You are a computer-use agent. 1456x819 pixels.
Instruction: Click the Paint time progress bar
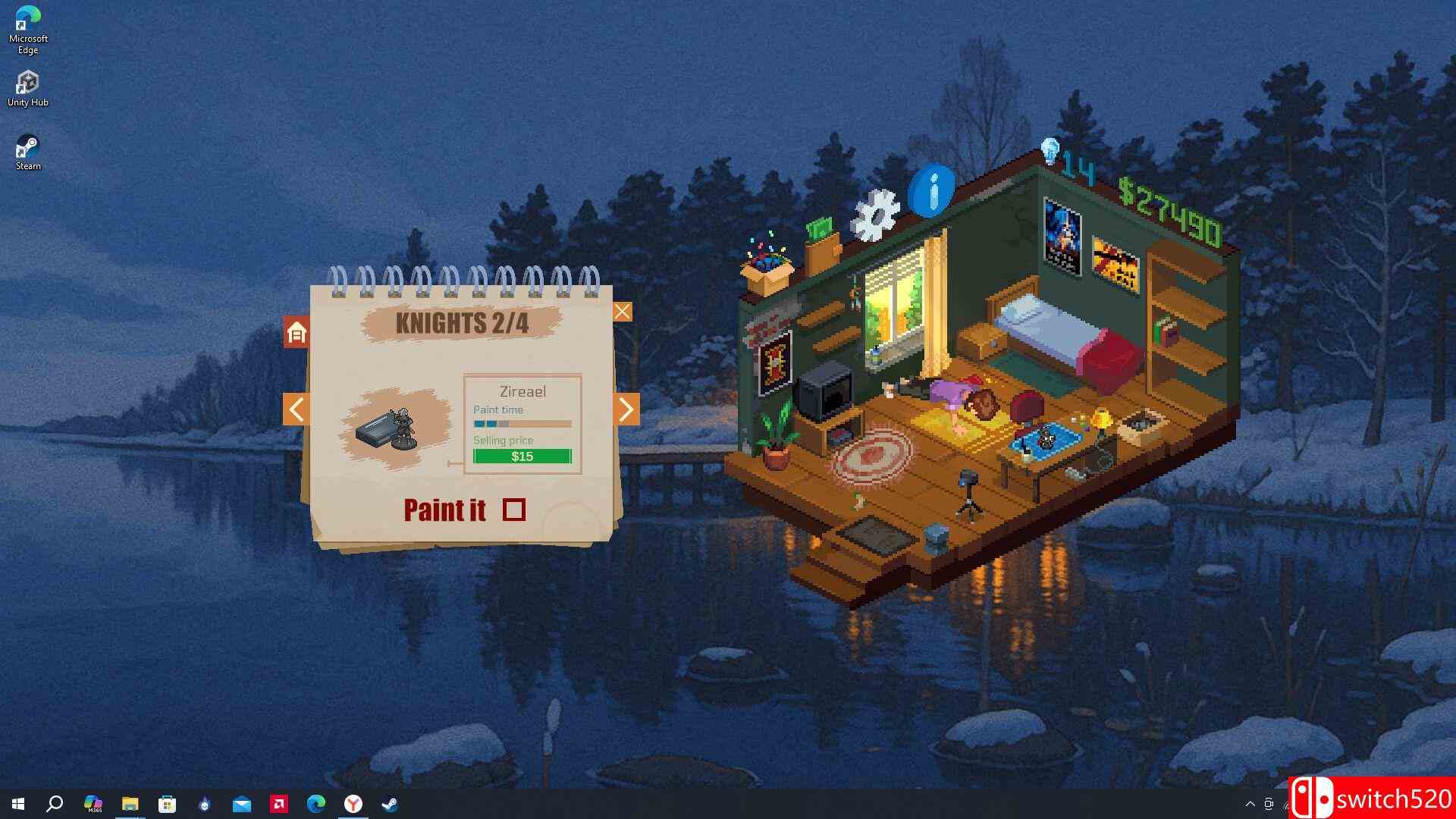[521, 424]
